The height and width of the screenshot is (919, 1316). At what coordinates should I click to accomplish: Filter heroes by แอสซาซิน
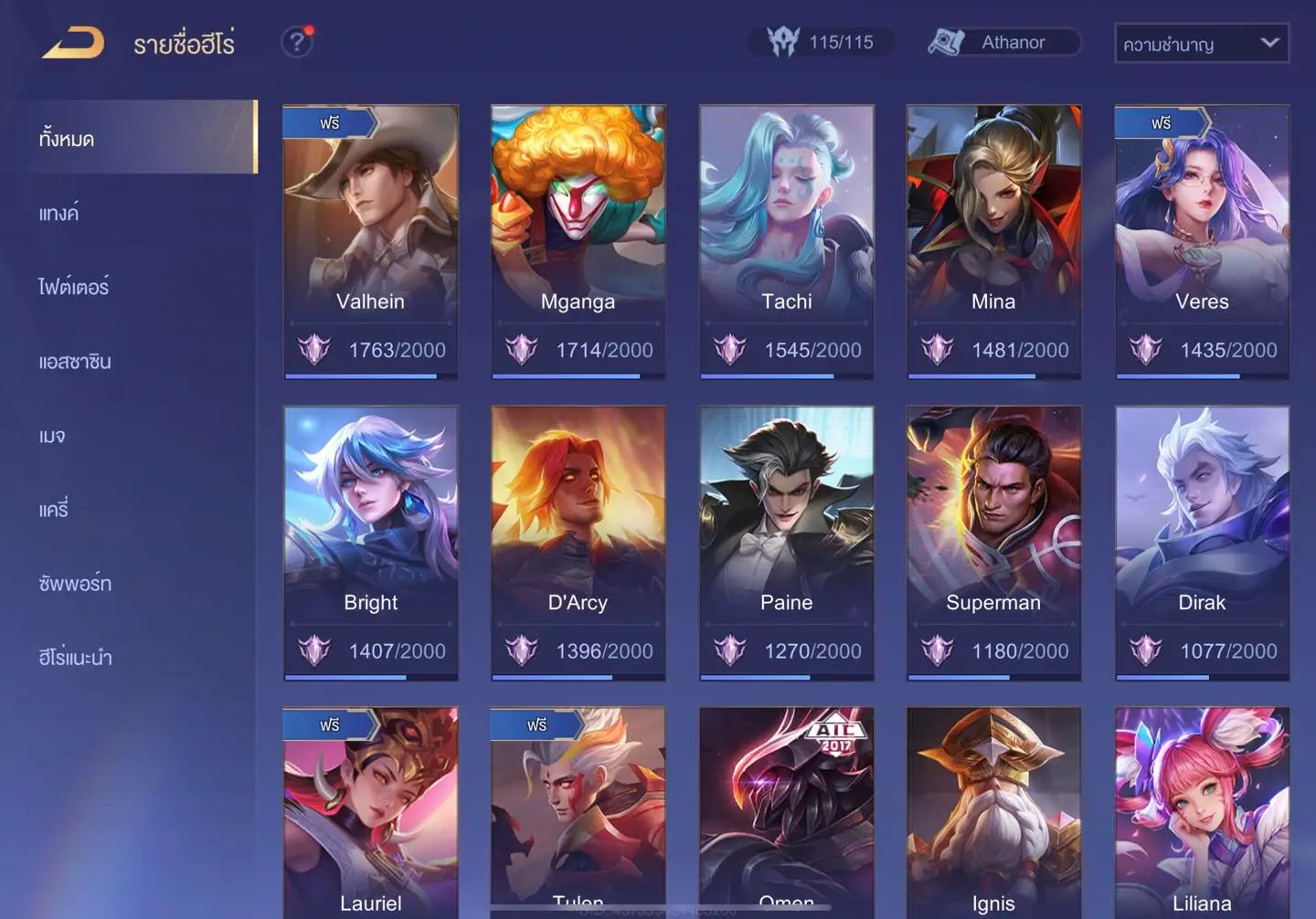click(75, 362)
